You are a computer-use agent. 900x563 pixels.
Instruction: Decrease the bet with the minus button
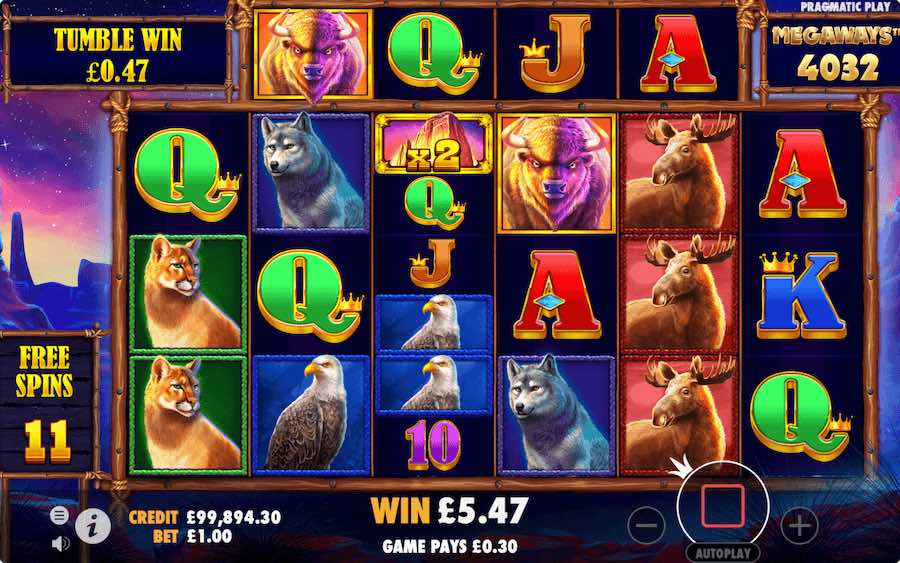pos(647,523)
